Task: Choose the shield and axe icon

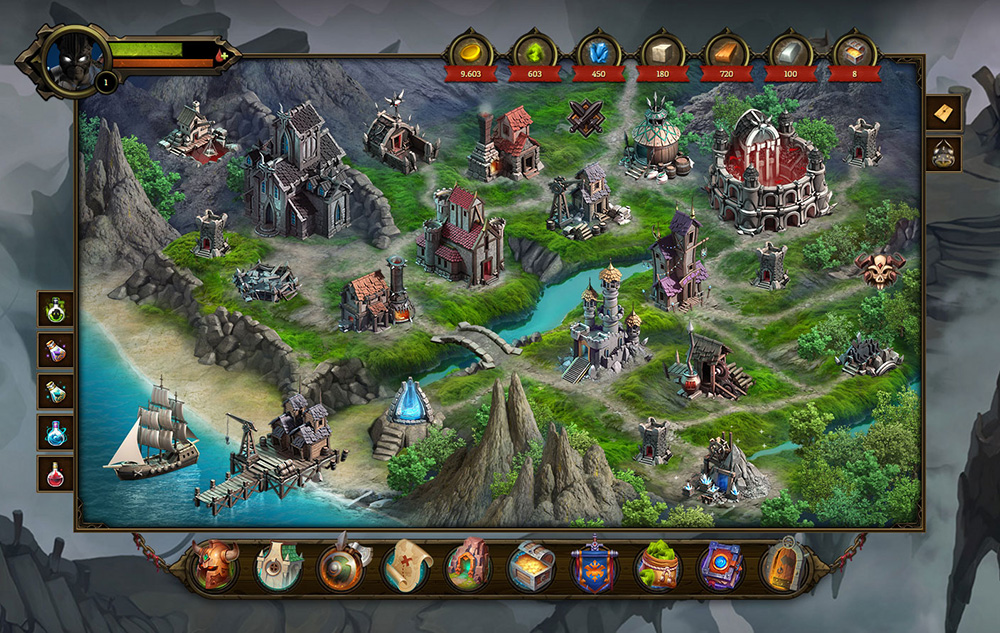Action: click(343, 567)
